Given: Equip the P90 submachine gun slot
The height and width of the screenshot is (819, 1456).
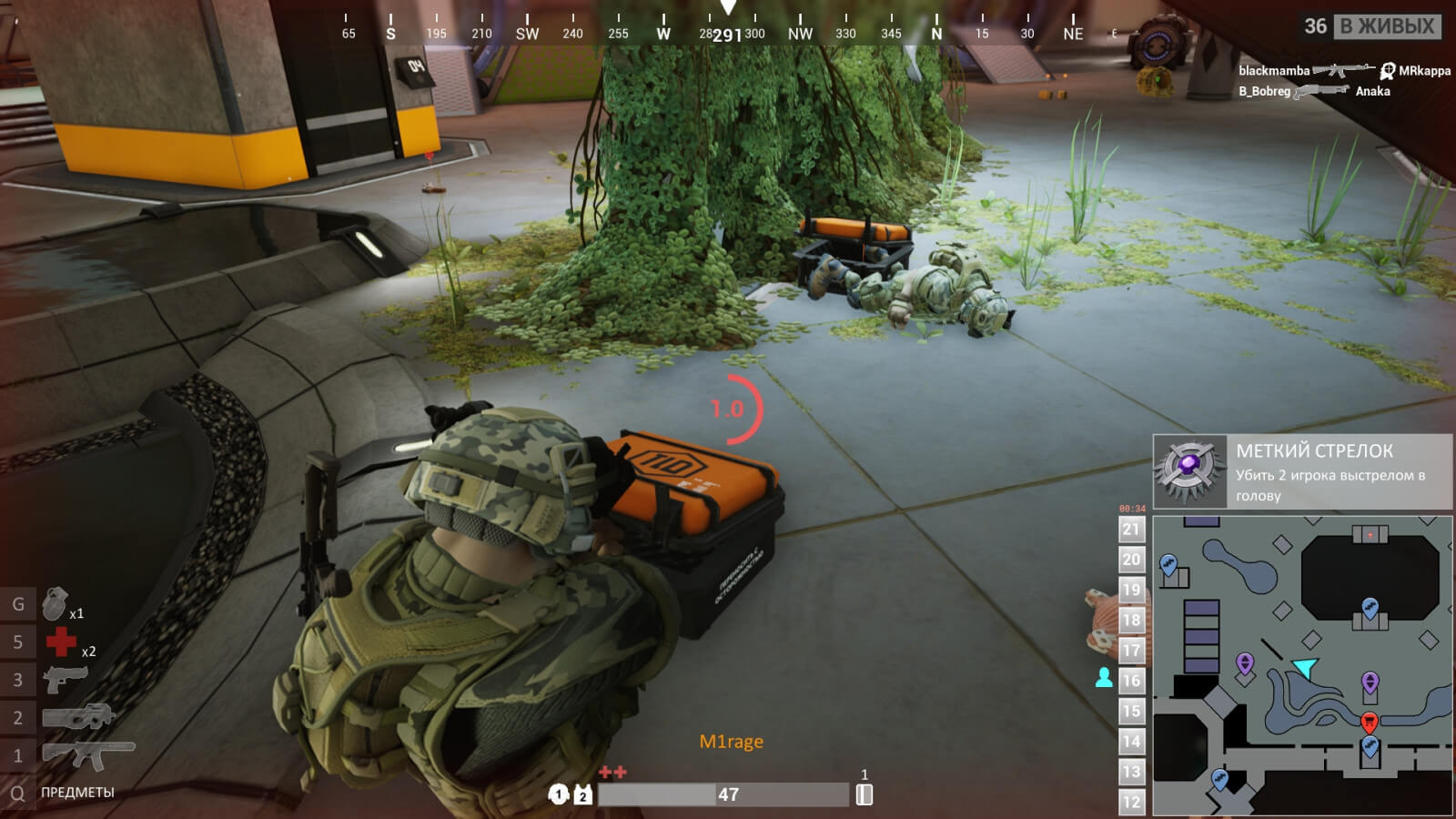Looking at the screenshot, I should pos(78,717).
